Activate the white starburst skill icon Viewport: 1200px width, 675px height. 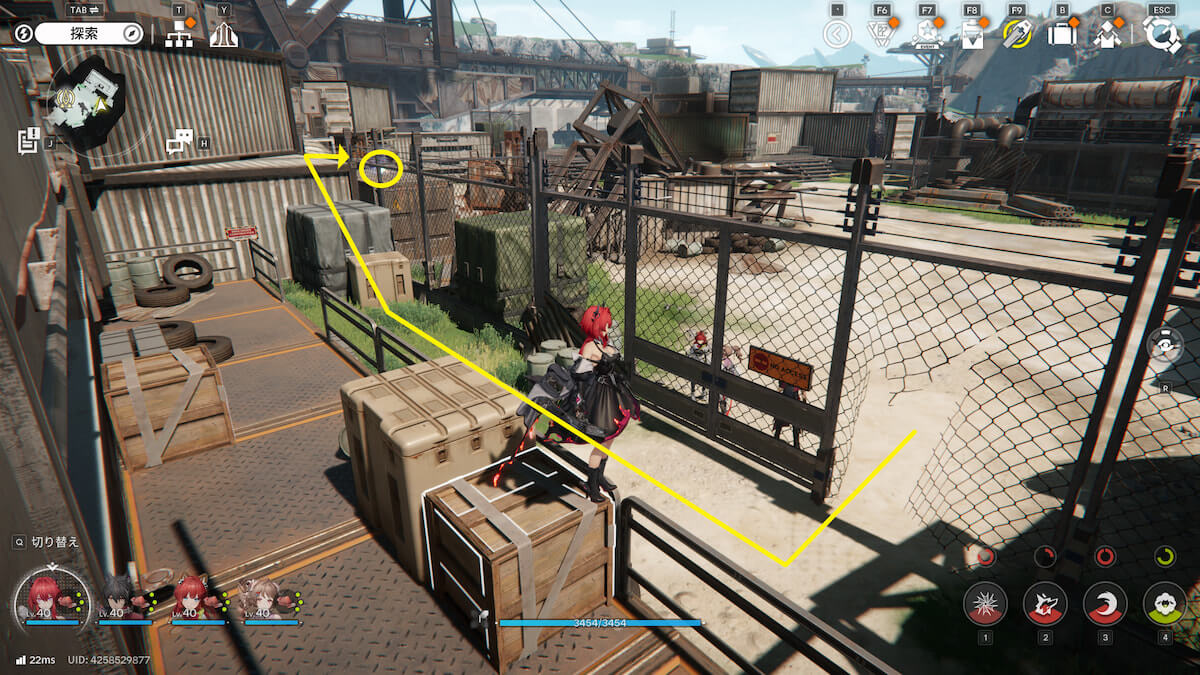tap(985, 603)
